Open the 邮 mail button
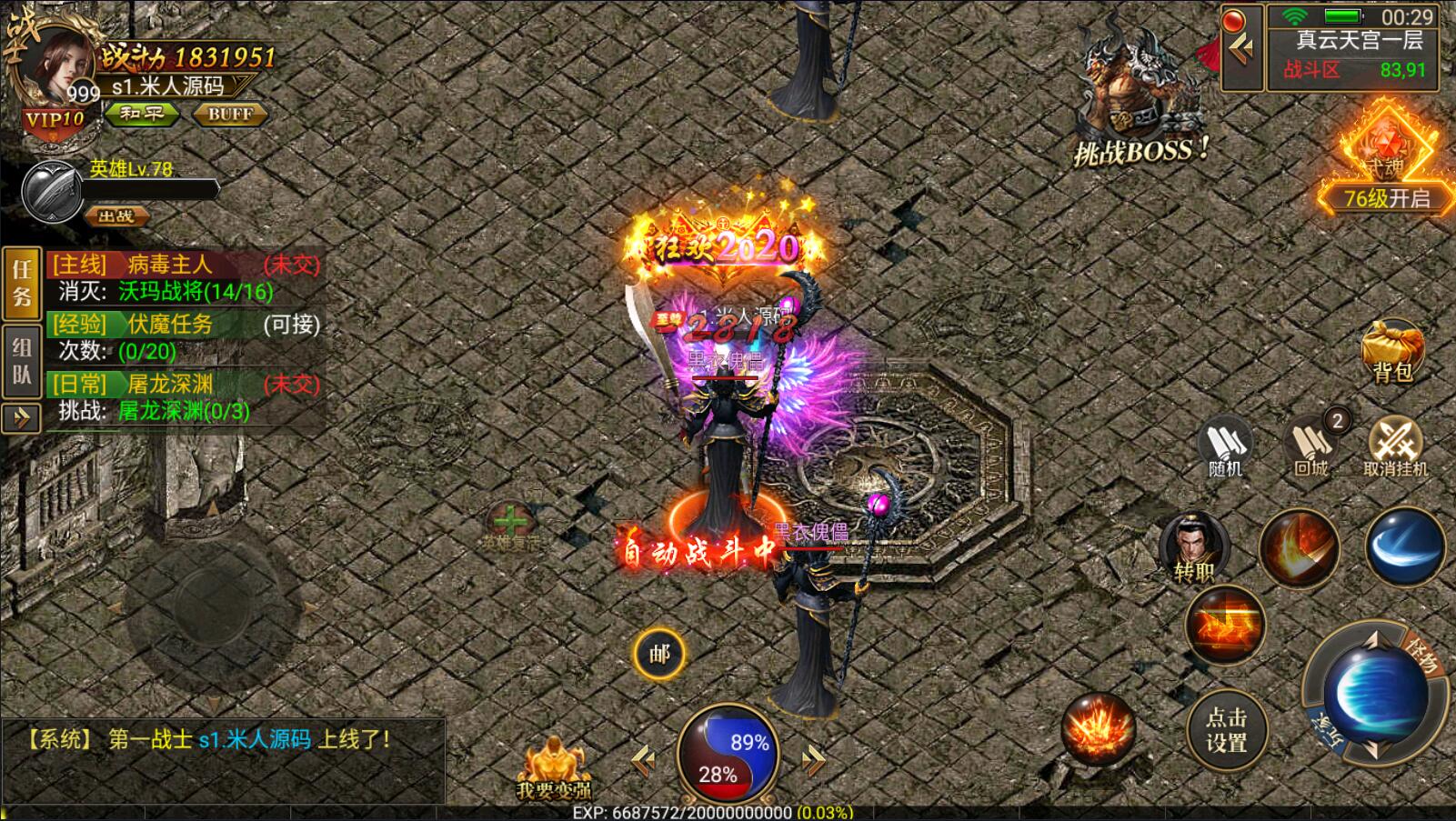 pyautogui.click(x=659, y=654)
